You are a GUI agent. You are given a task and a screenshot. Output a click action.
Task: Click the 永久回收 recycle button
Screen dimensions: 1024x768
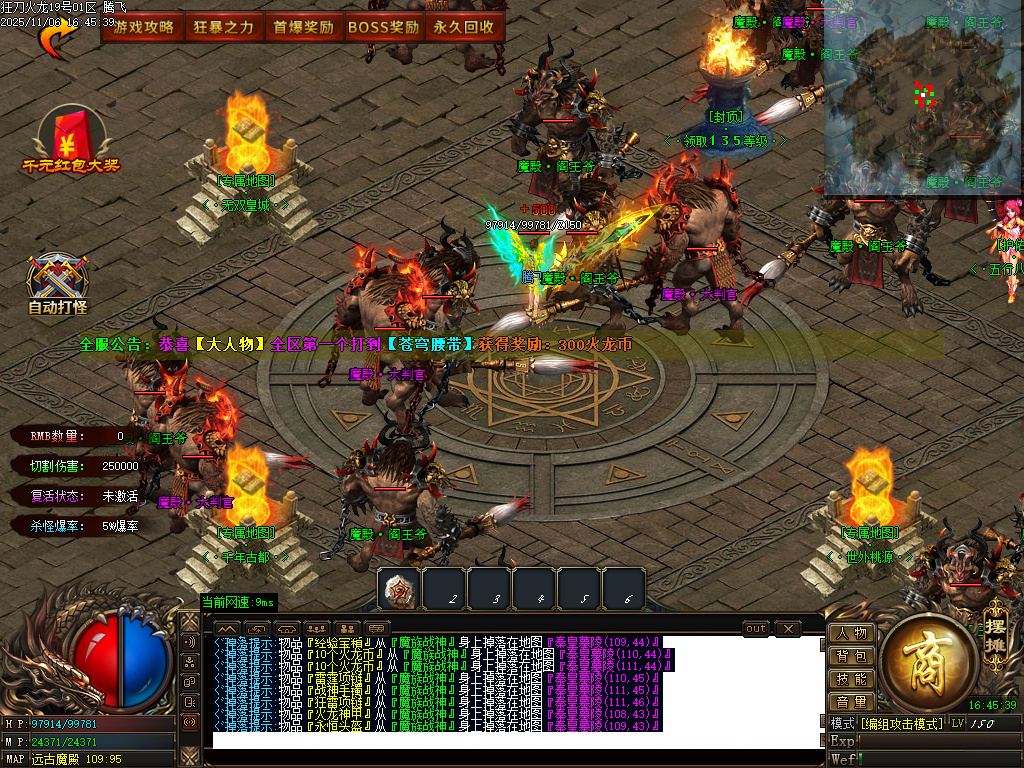(x=464, y=27)
